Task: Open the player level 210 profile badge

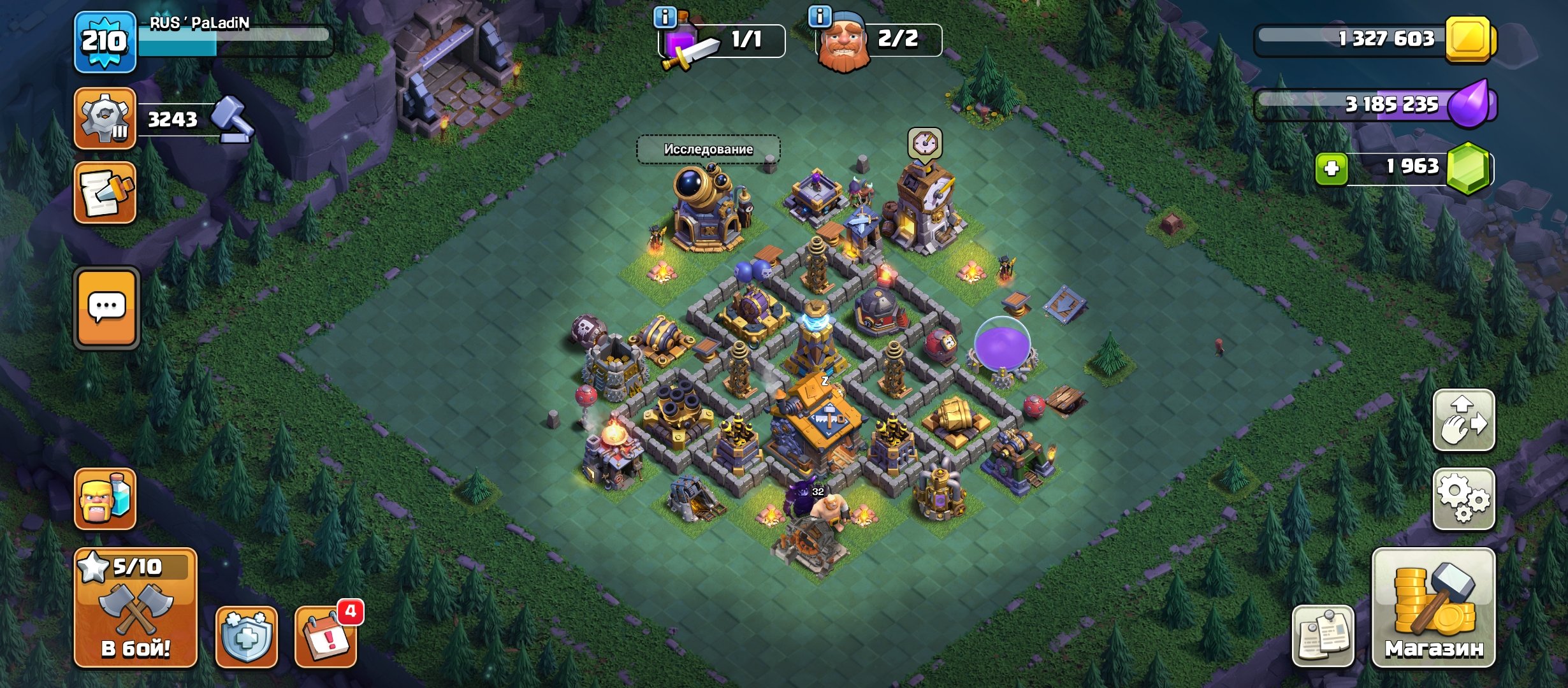Action: point(105,42)
